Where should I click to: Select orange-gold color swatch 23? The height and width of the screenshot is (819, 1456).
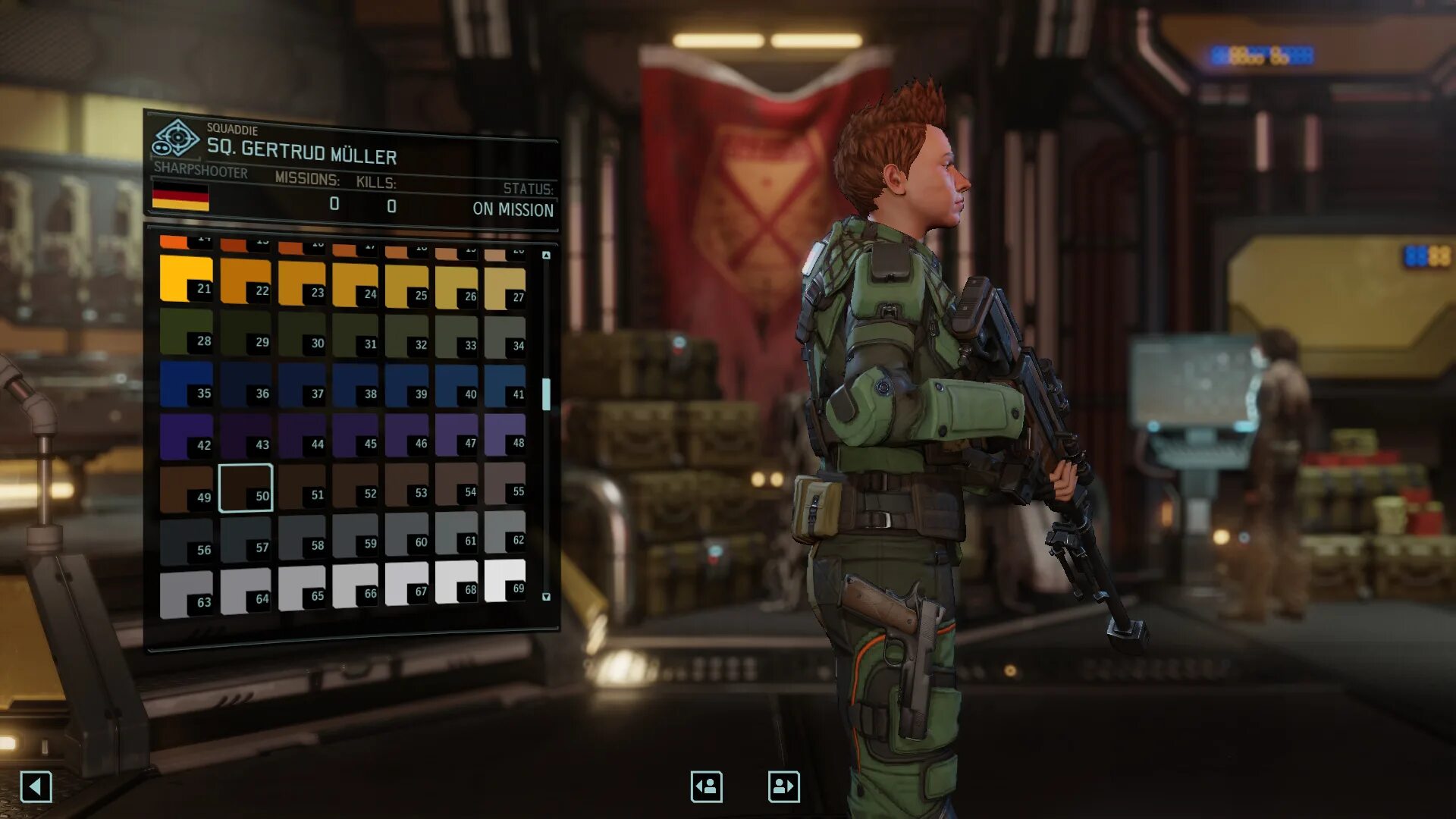(x=301, y=284)
